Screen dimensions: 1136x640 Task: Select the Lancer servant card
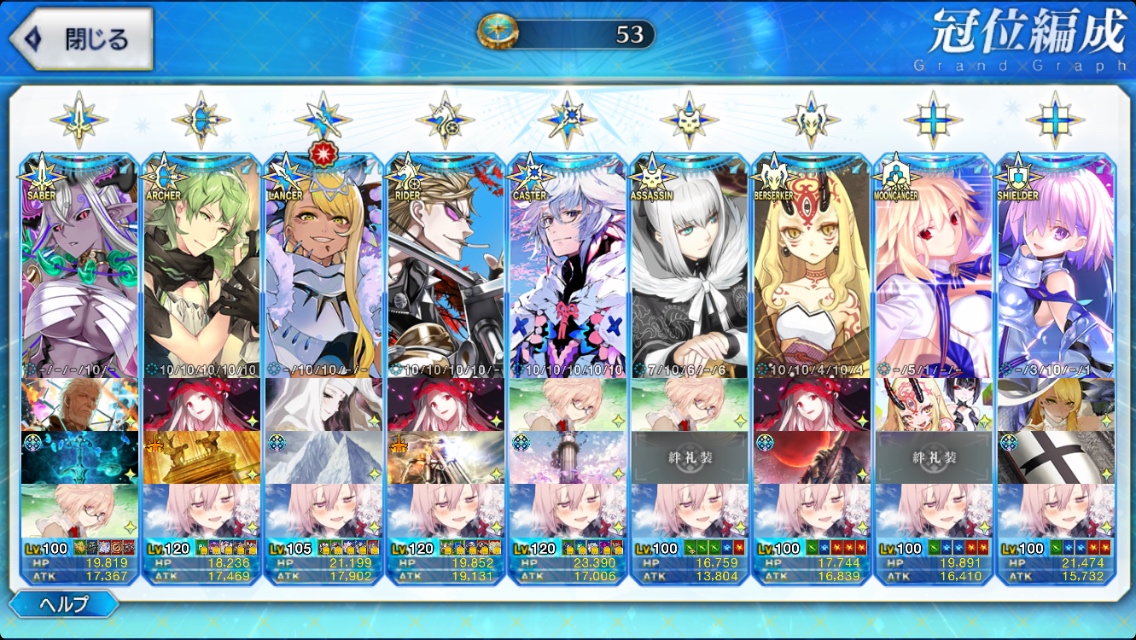[324, 270]
